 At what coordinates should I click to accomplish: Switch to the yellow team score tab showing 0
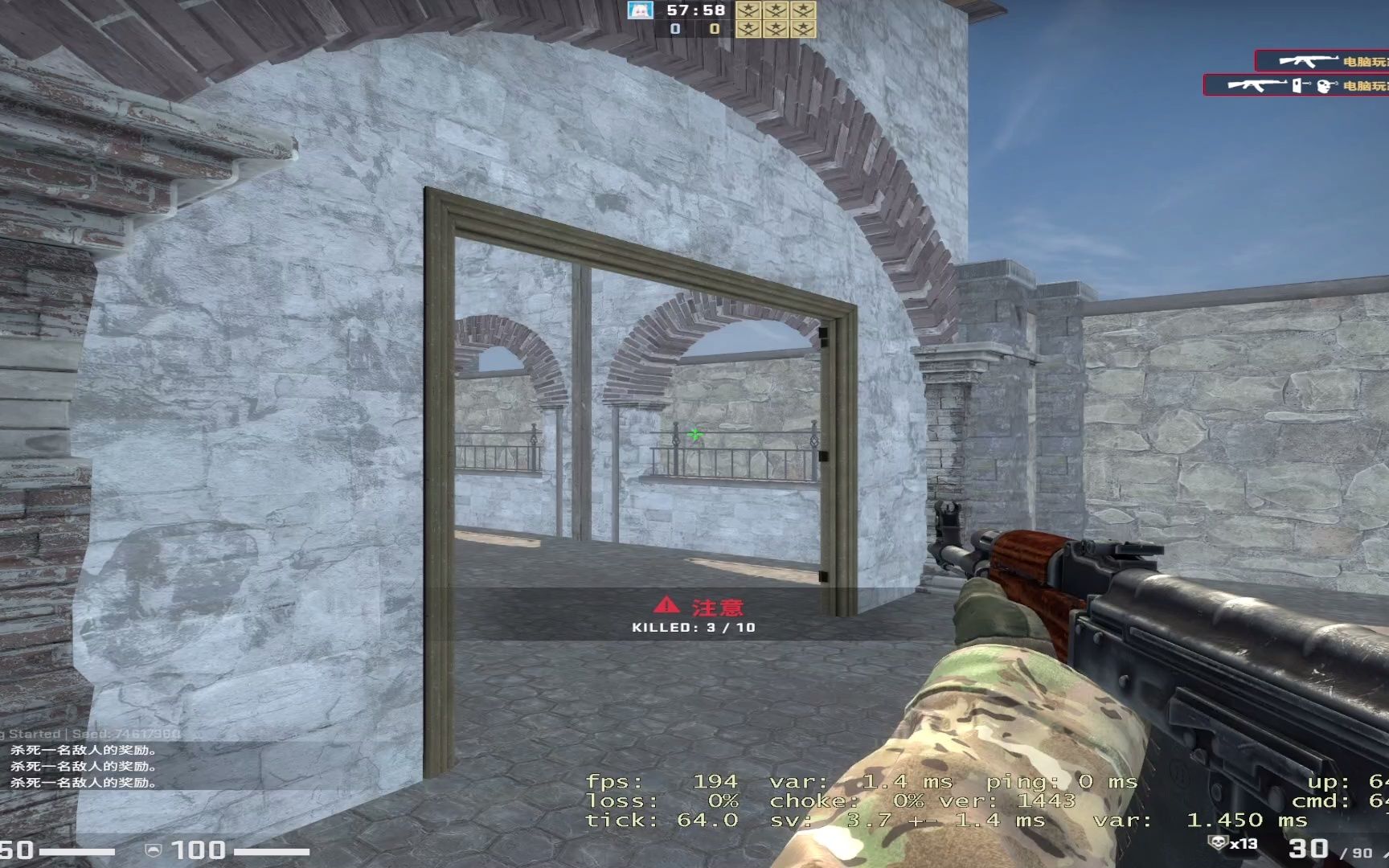coord(714,30)
